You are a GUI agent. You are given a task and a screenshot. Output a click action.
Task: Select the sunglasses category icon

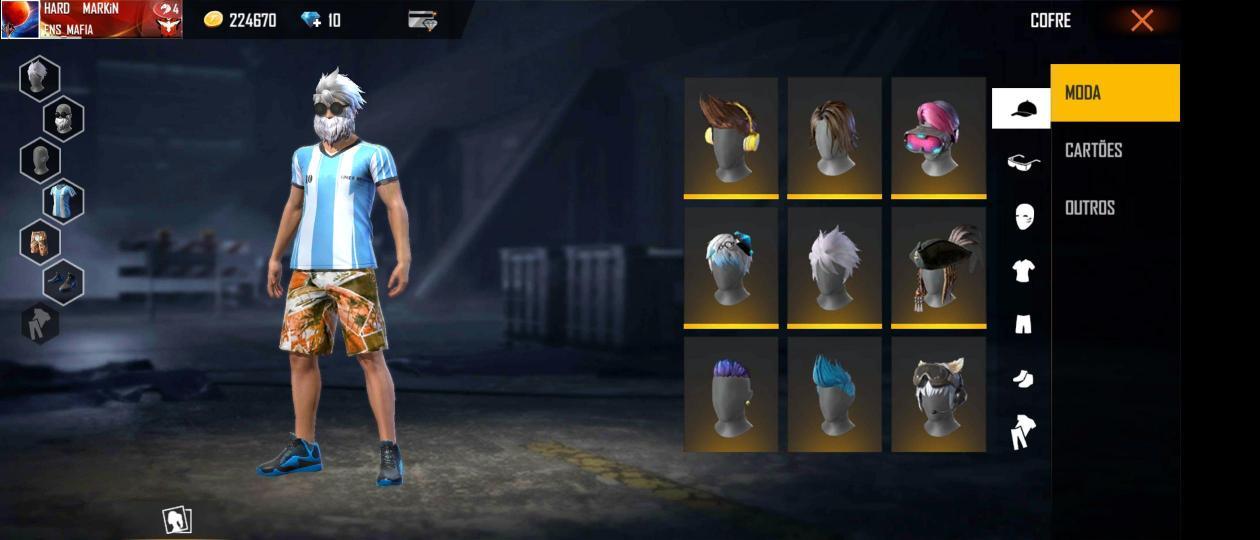point(1023,162)
